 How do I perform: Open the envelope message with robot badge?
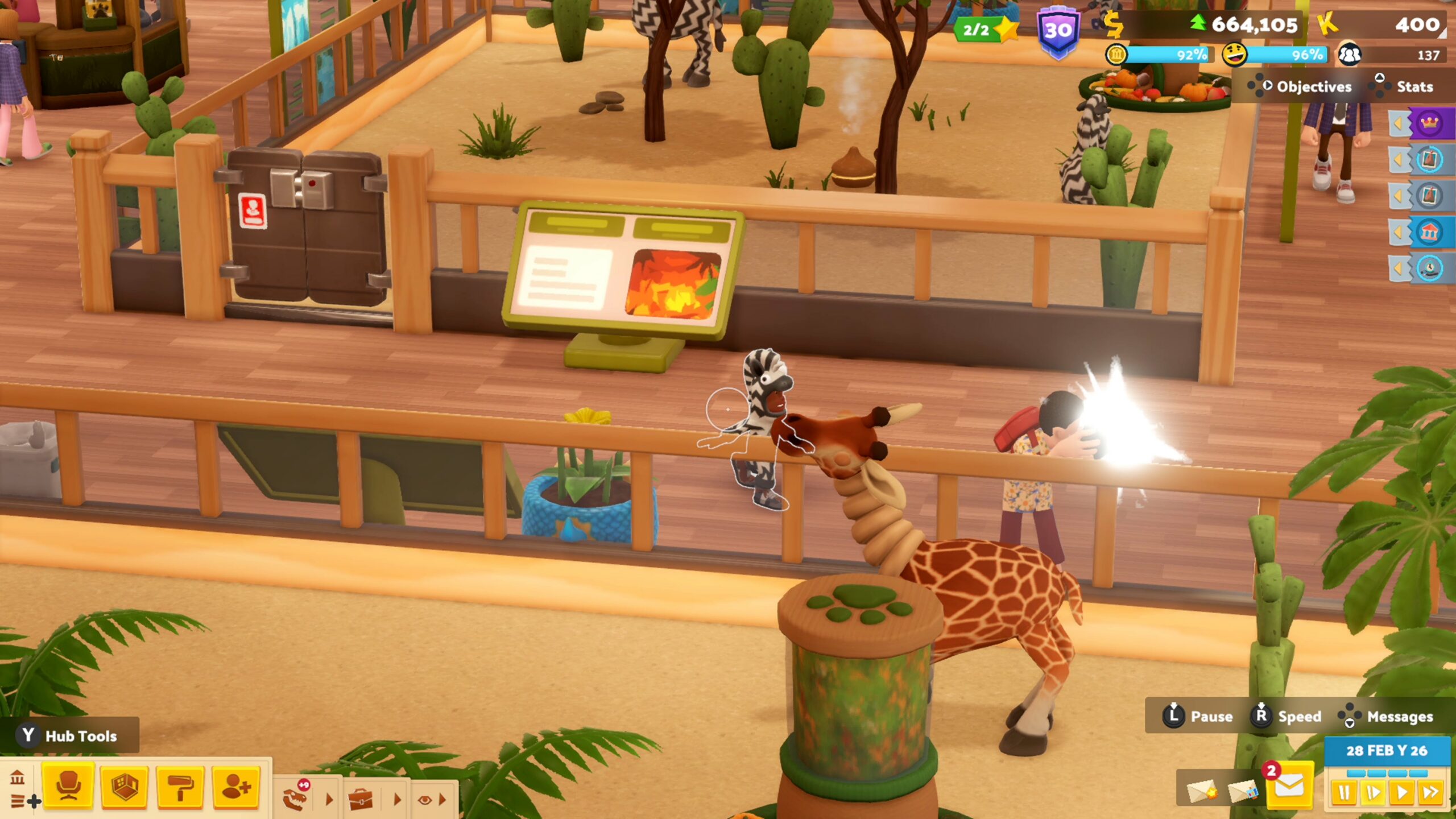point(1242,791)
